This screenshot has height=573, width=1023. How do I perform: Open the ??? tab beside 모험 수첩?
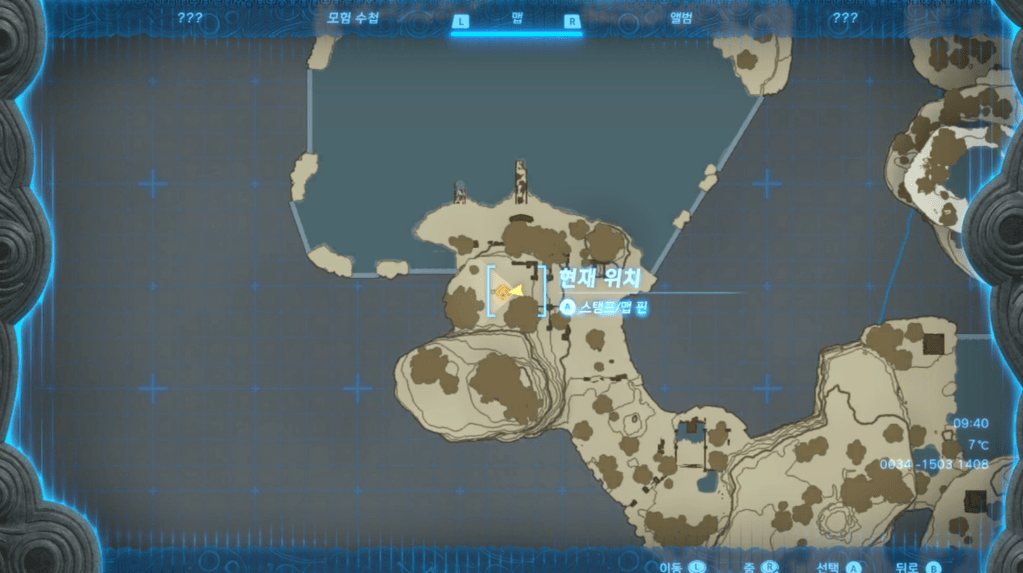coord(189,18)
